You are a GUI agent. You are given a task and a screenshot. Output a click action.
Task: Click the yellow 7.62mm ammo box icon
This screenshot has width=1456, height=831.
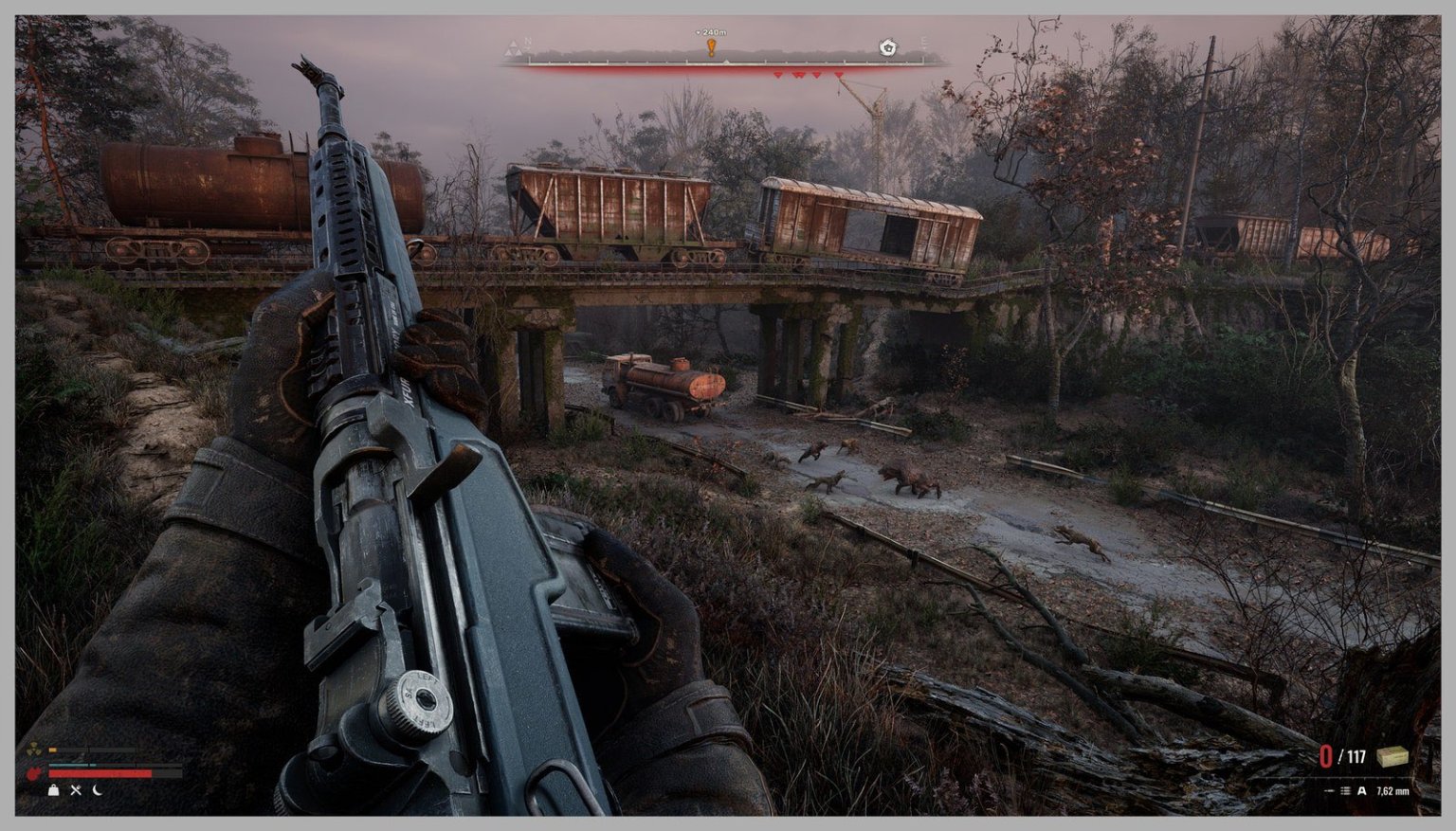tap(1392, 758)
